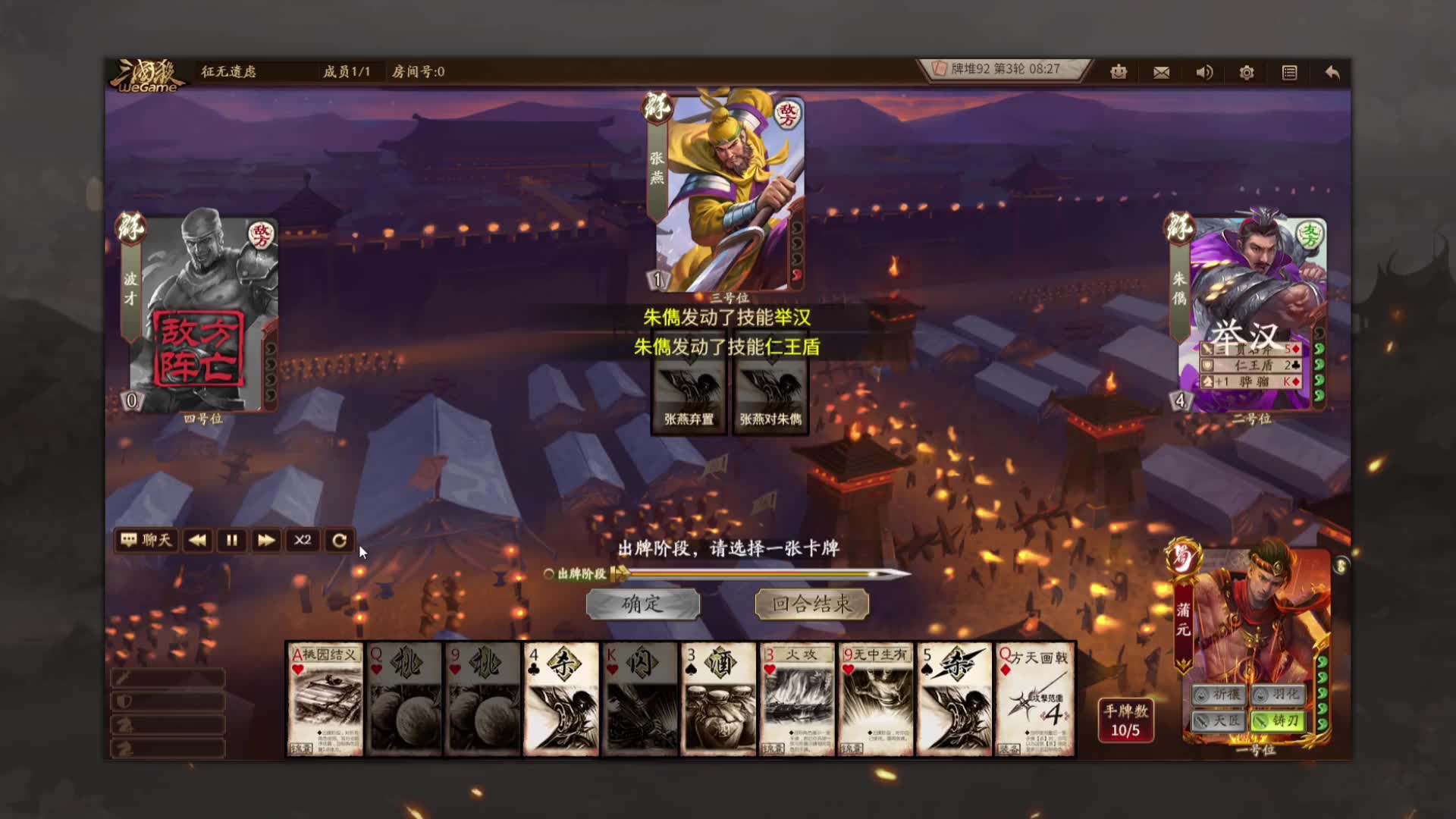Open the gear settings menu

point(1247,72)
